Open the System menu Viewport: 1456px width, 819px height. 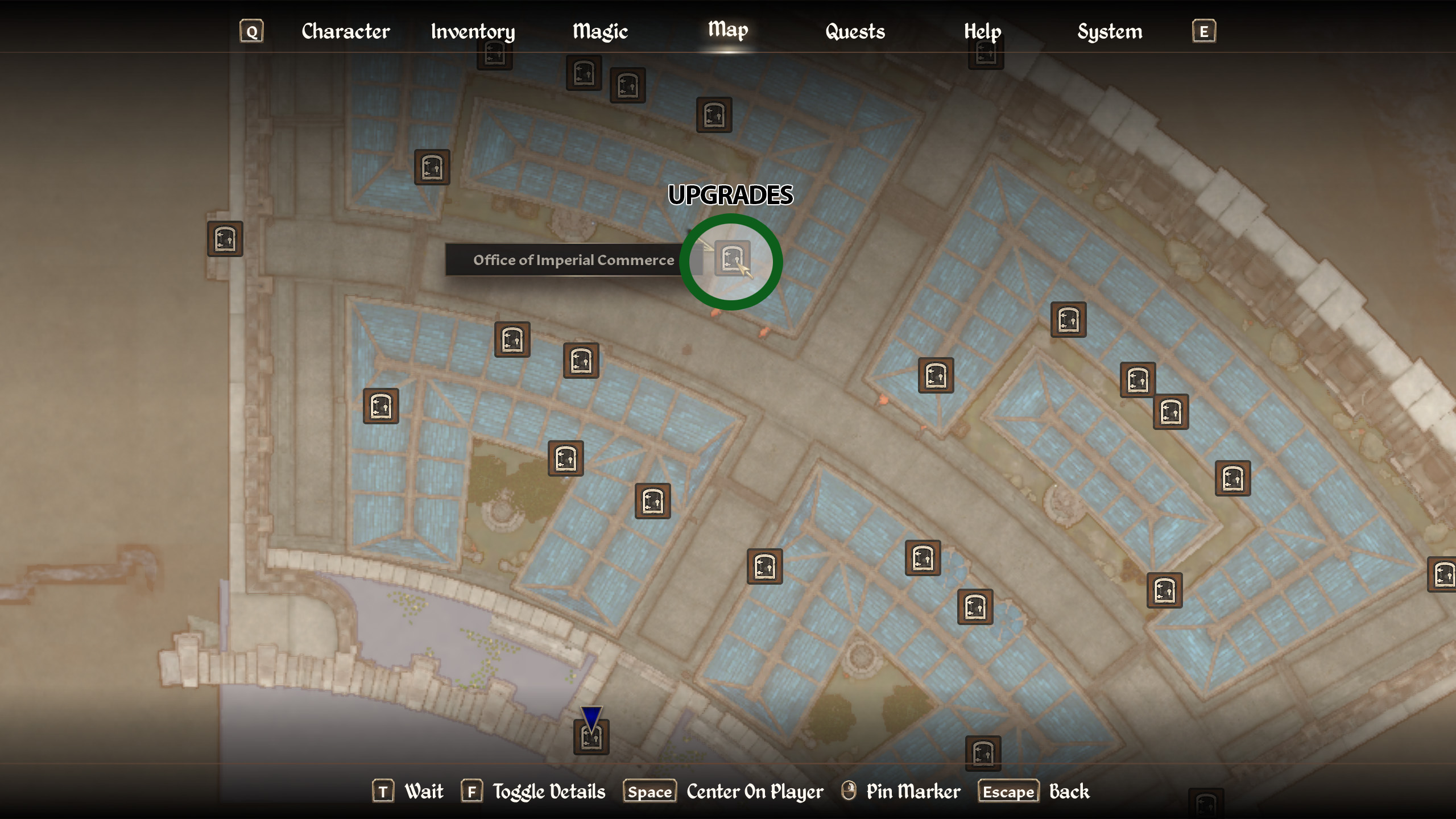click(x=1109, y=31)
